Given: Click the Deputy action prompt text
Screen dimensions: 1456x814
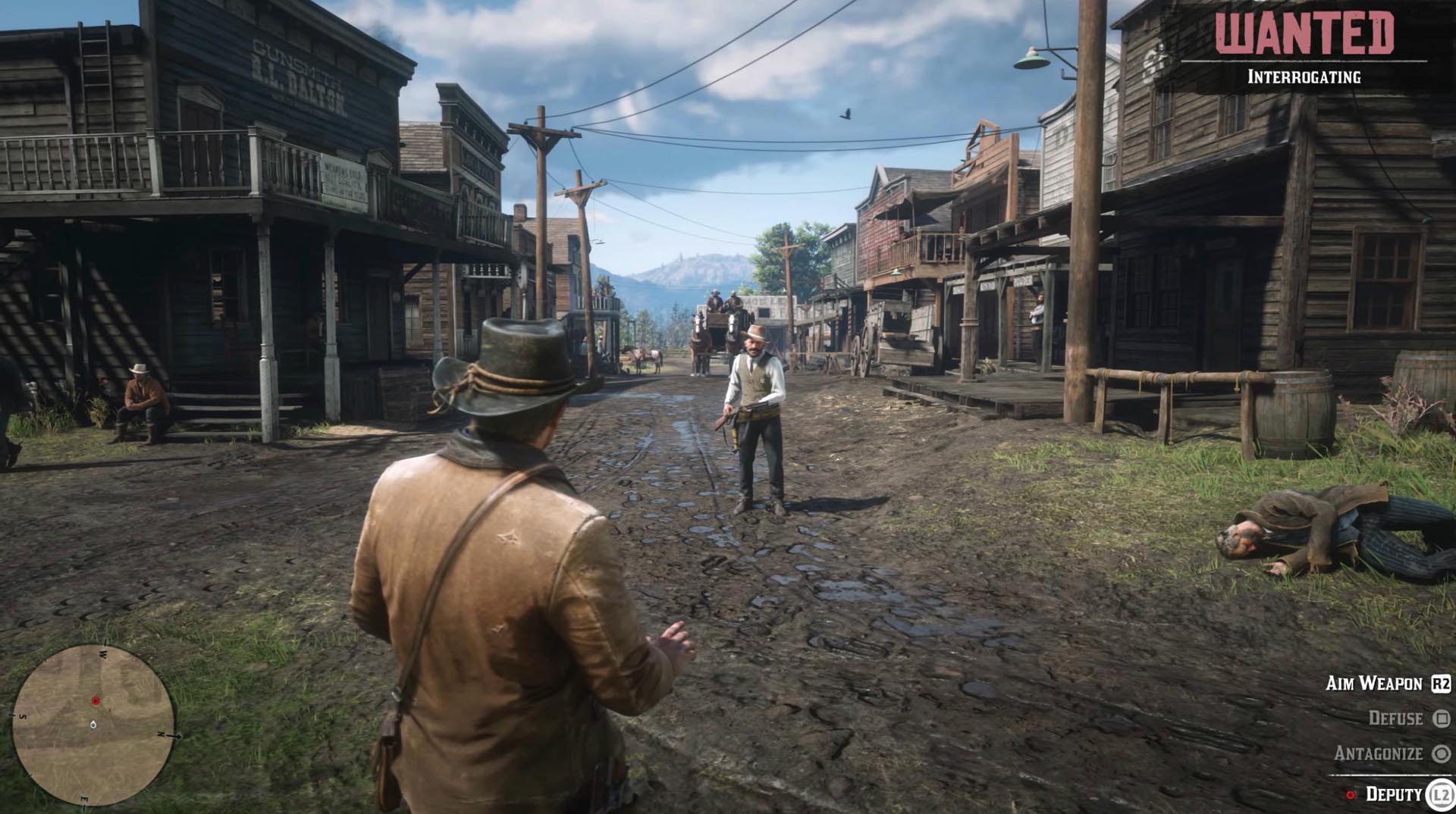Looking at the screenshot, I should 1395,794.
